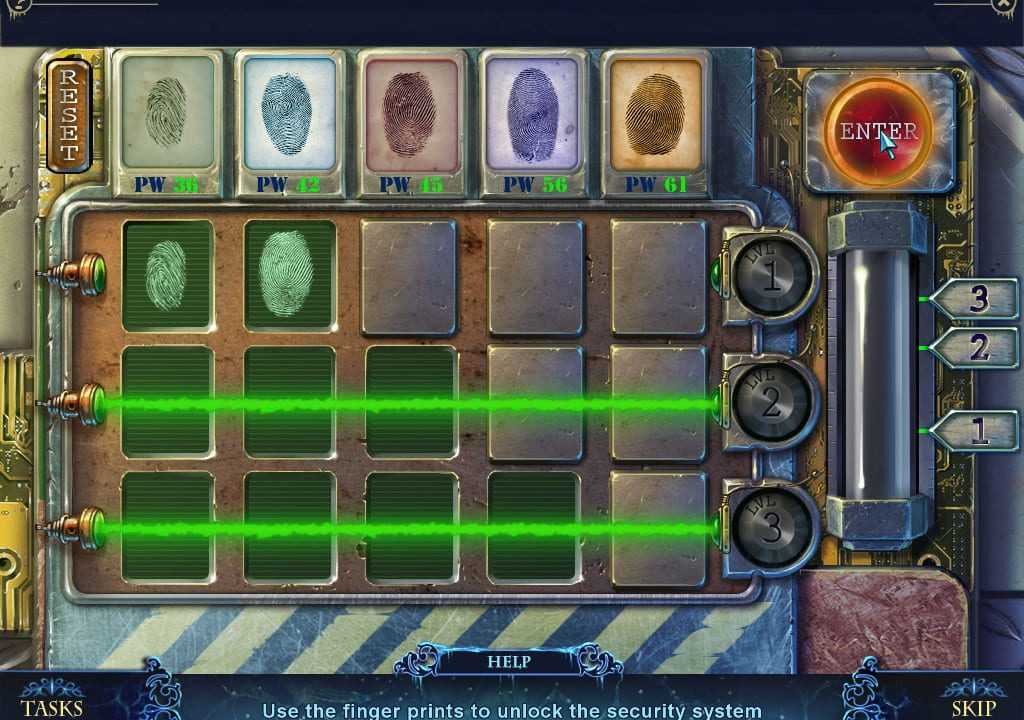Hit the RESET button
This screenshot has width=1024, height=720.
point(69,115)
